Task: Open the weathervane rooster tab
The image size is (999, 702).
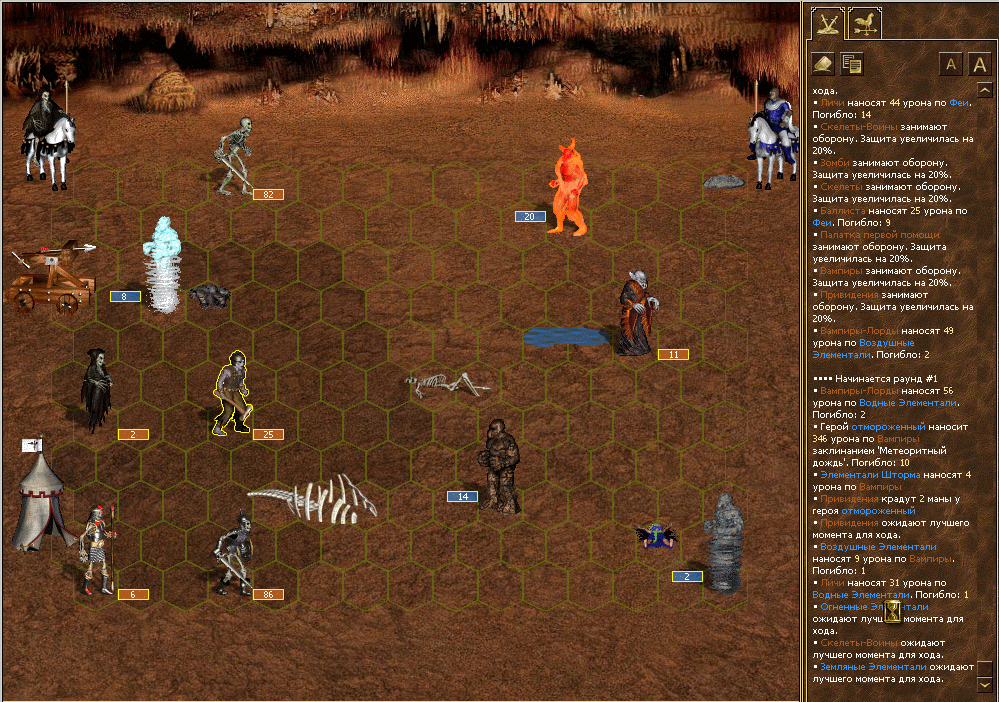Action: (863, 23)
